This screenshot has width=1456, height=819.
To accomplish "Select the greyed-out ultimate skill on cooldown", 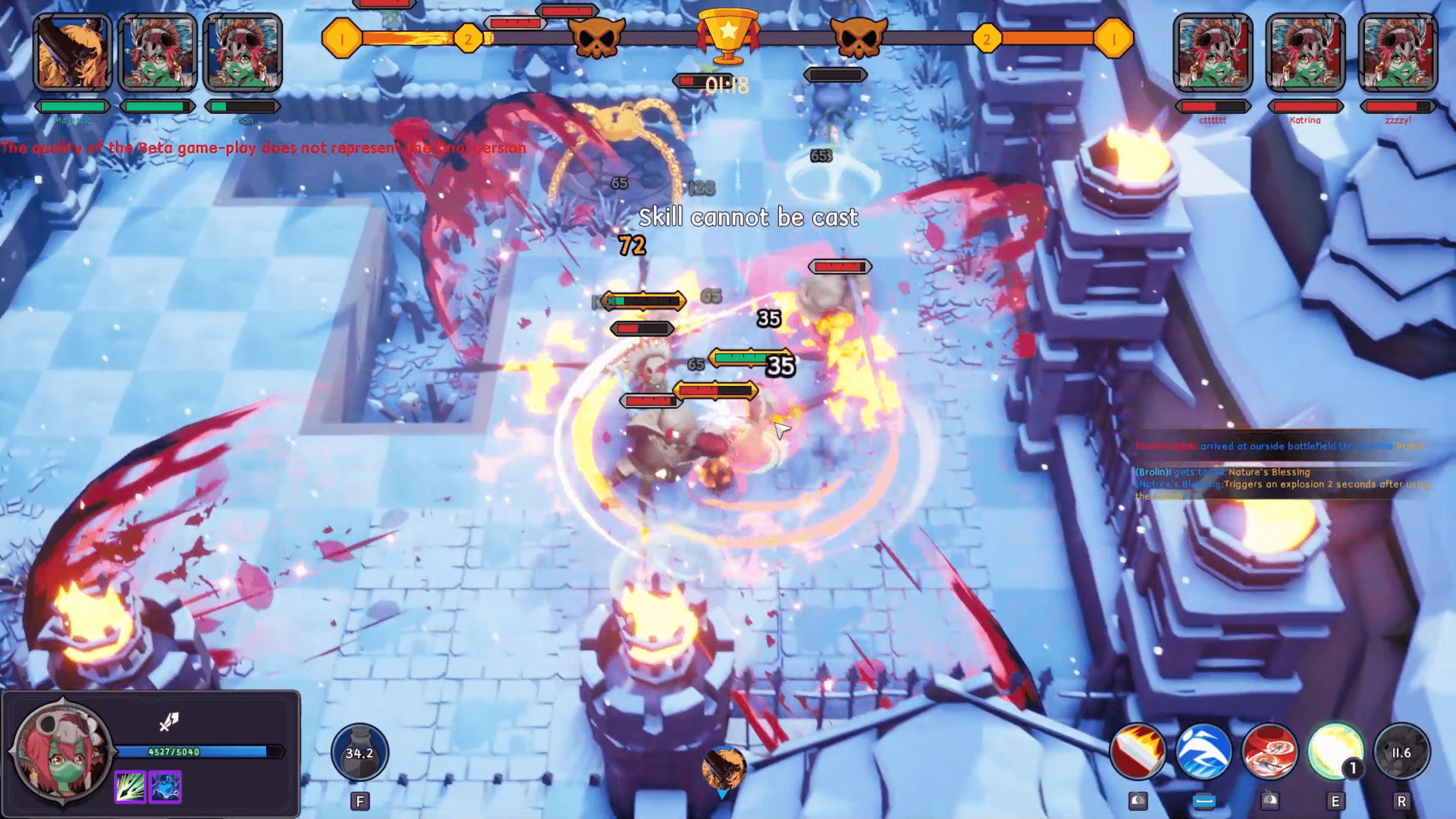I will 1401,752.
